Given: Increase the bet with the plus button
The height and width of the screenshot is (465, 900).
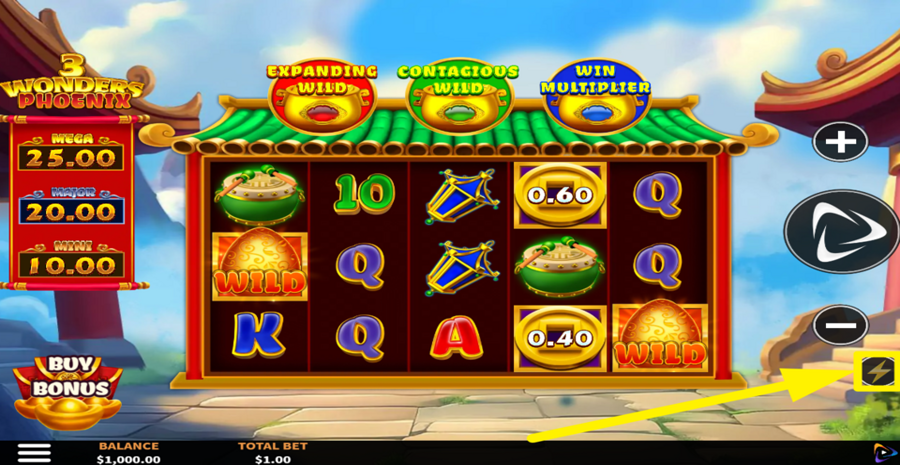Looking at the screenshot, I should [840, 143].
